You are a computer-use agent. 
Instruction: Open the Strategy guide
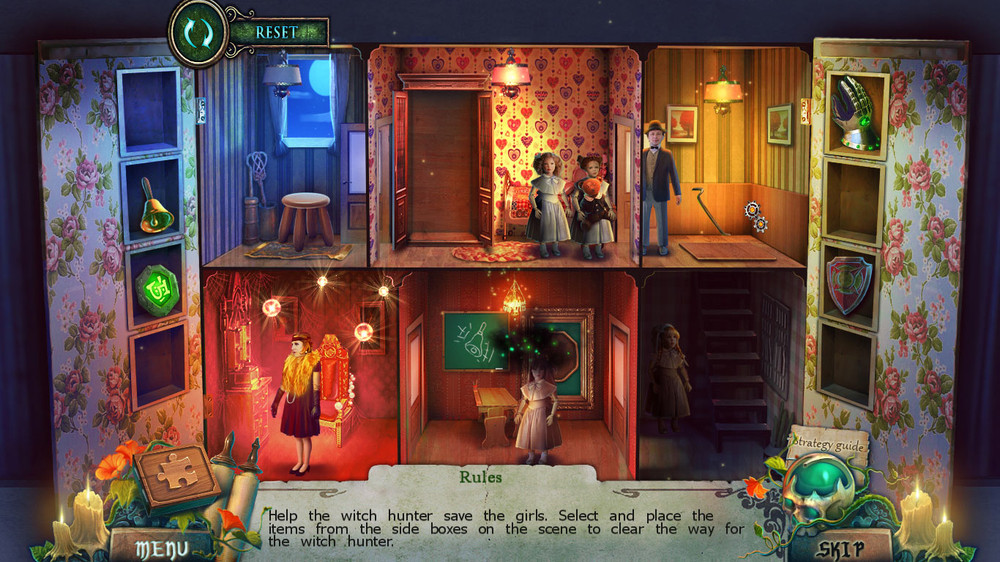point(827,441)
